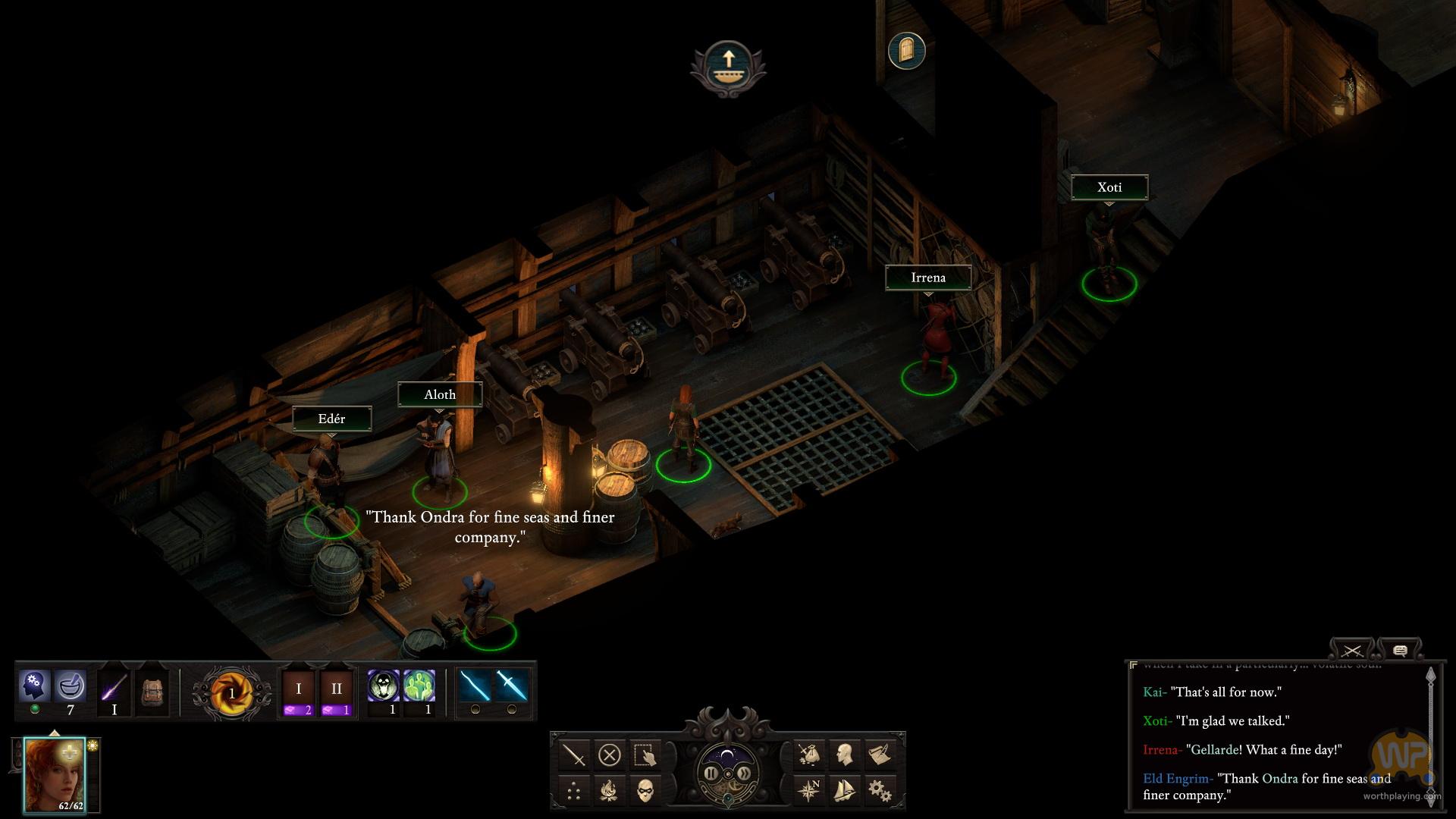This screenshot has width=1456, height=819.
Task: Open options with the gears button
Action: coord(880,791)
